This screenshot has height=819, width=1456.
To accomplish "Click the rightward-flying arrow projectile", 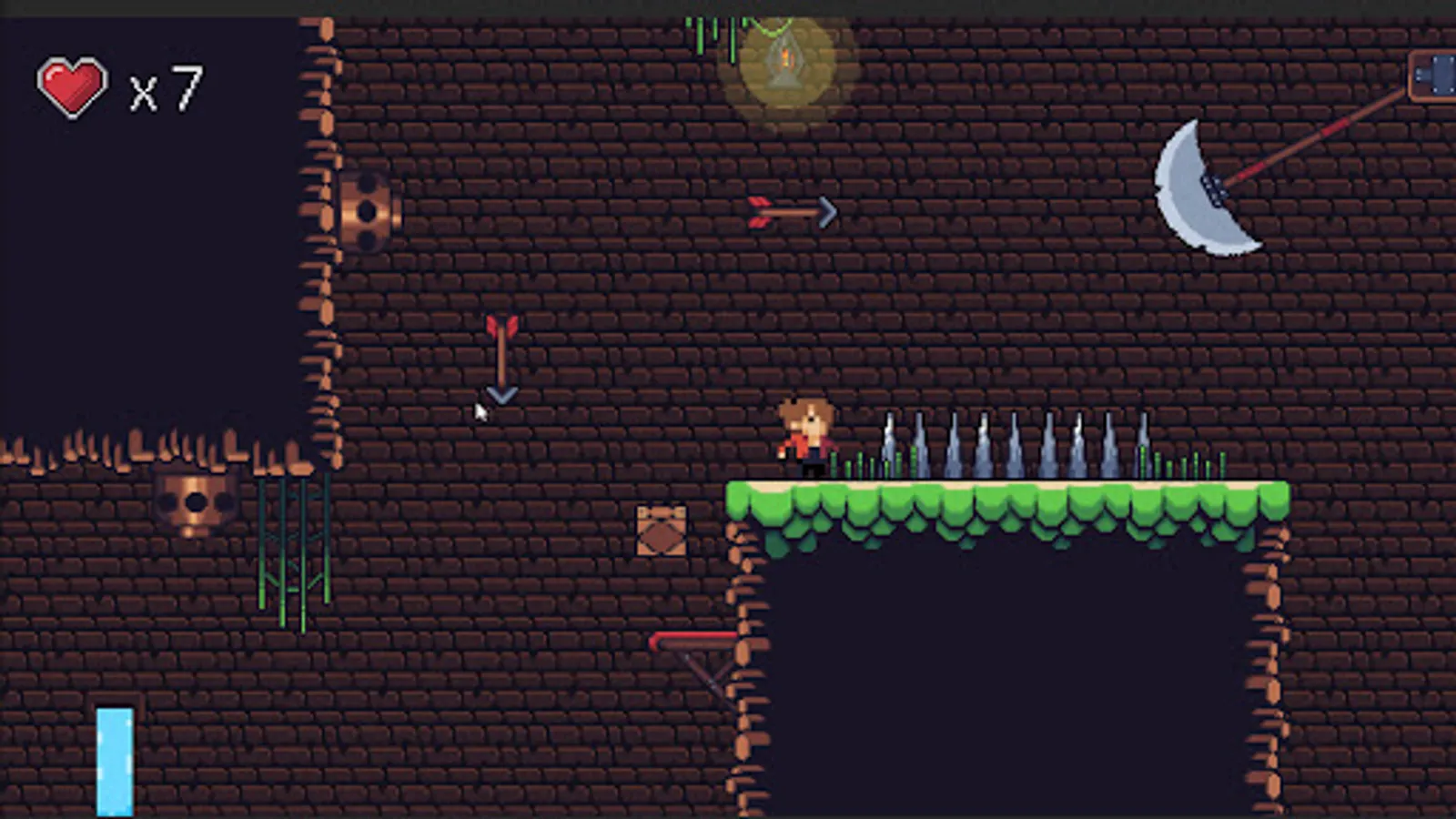I will 792,210.
